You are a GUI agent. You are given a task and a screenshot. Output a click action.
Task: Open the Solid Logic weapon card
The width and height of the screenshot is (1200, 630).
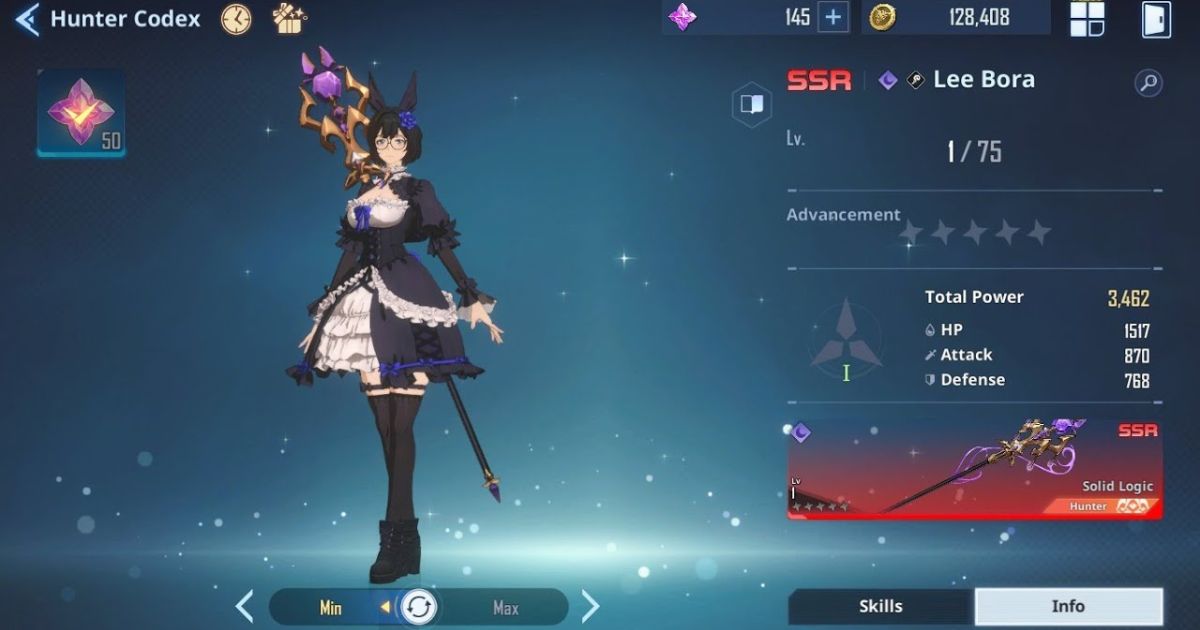975,468
